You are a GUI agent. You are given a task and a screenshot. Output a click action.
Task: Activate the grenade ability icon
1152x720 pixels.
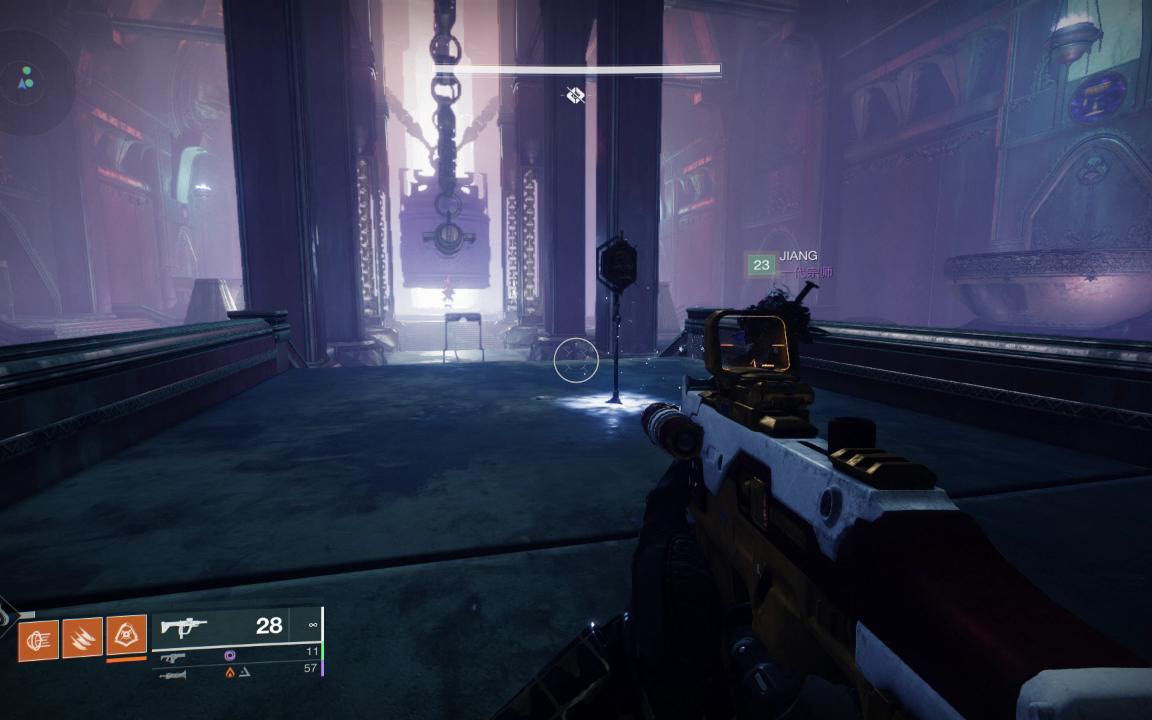coord(38,638)
